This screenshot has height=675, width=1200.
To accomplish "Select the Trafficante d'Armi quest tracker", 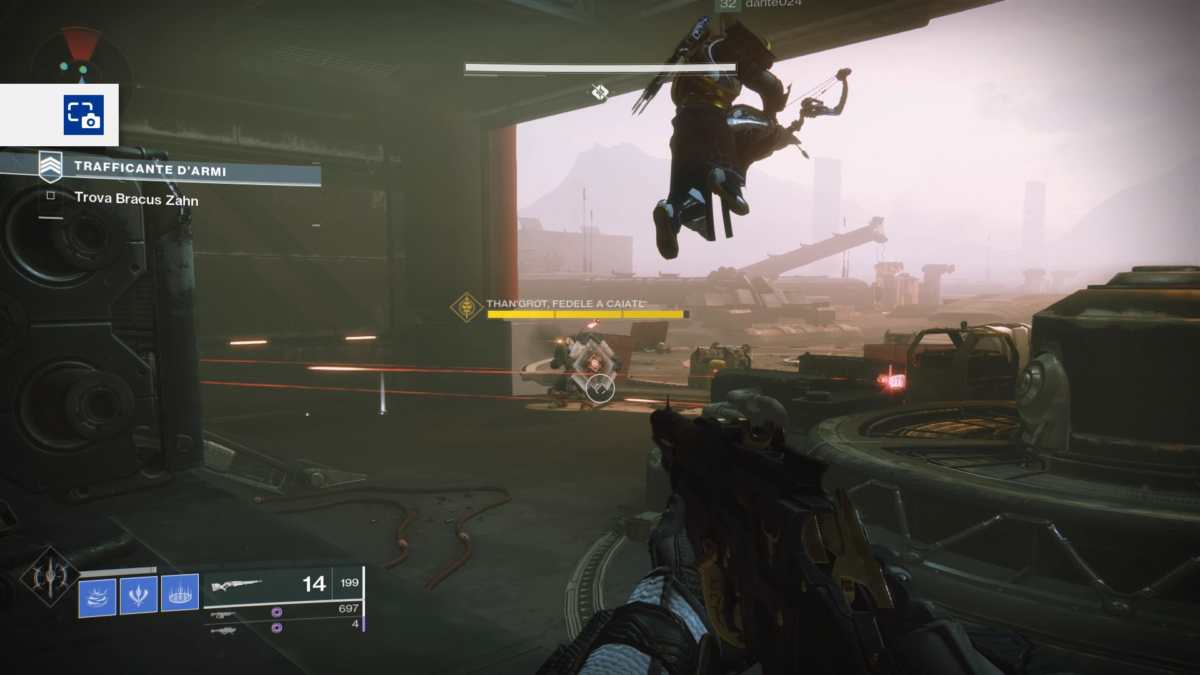I will click(150, 171).
